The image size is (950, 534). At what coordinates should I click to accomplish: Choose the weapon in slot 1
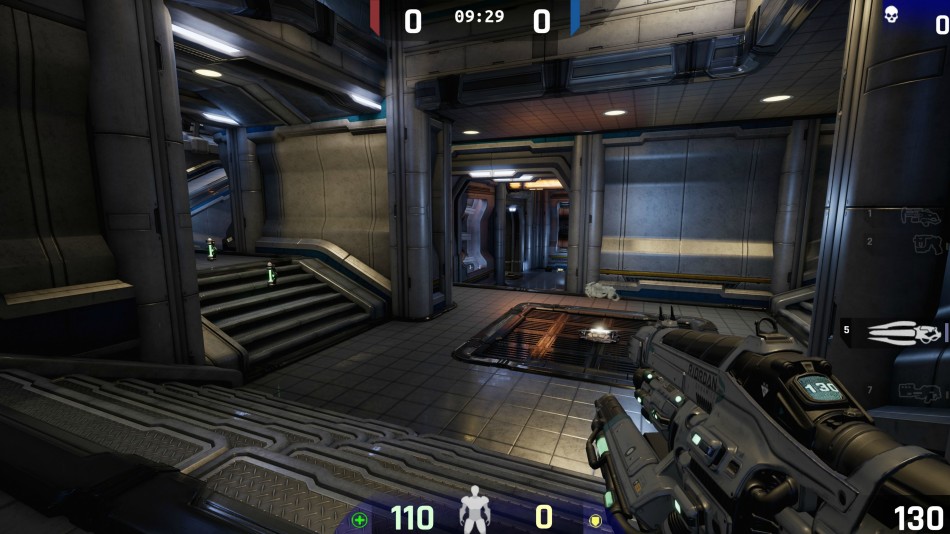(x=920, y=215)
